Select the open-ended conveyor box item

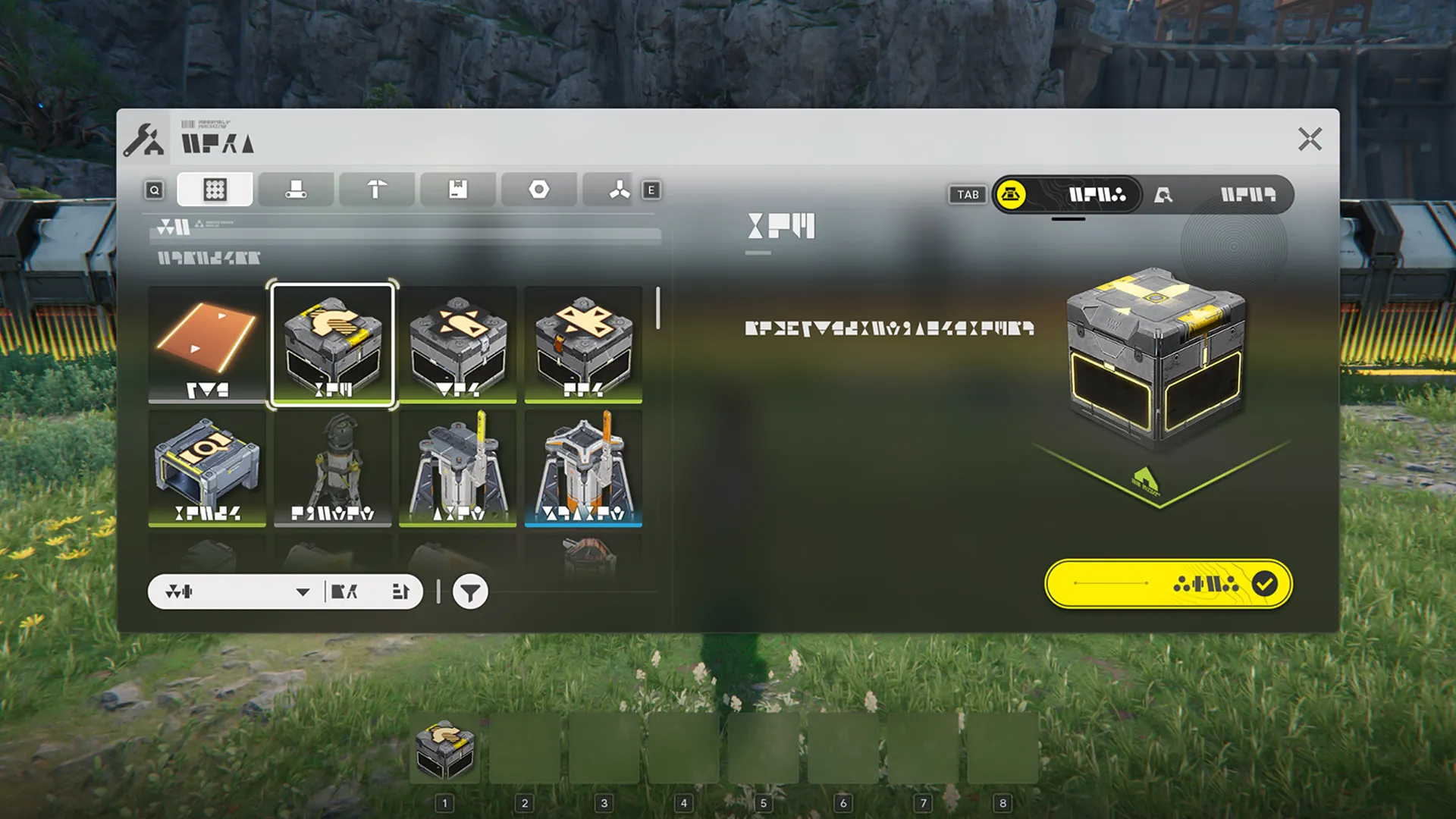[x=207, y=468]
